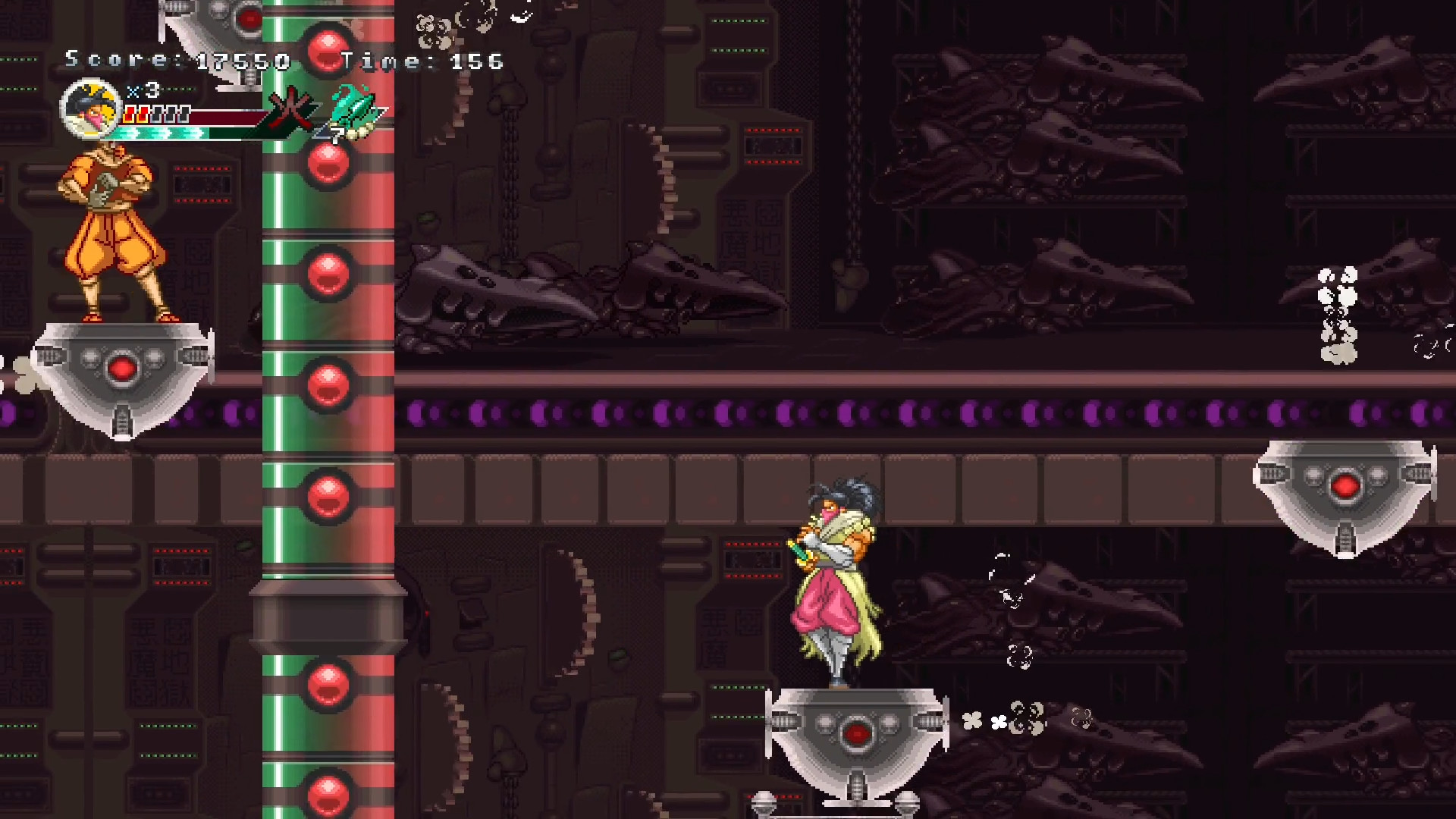Click the purple light strip on the walkway

tap(758, 412)
